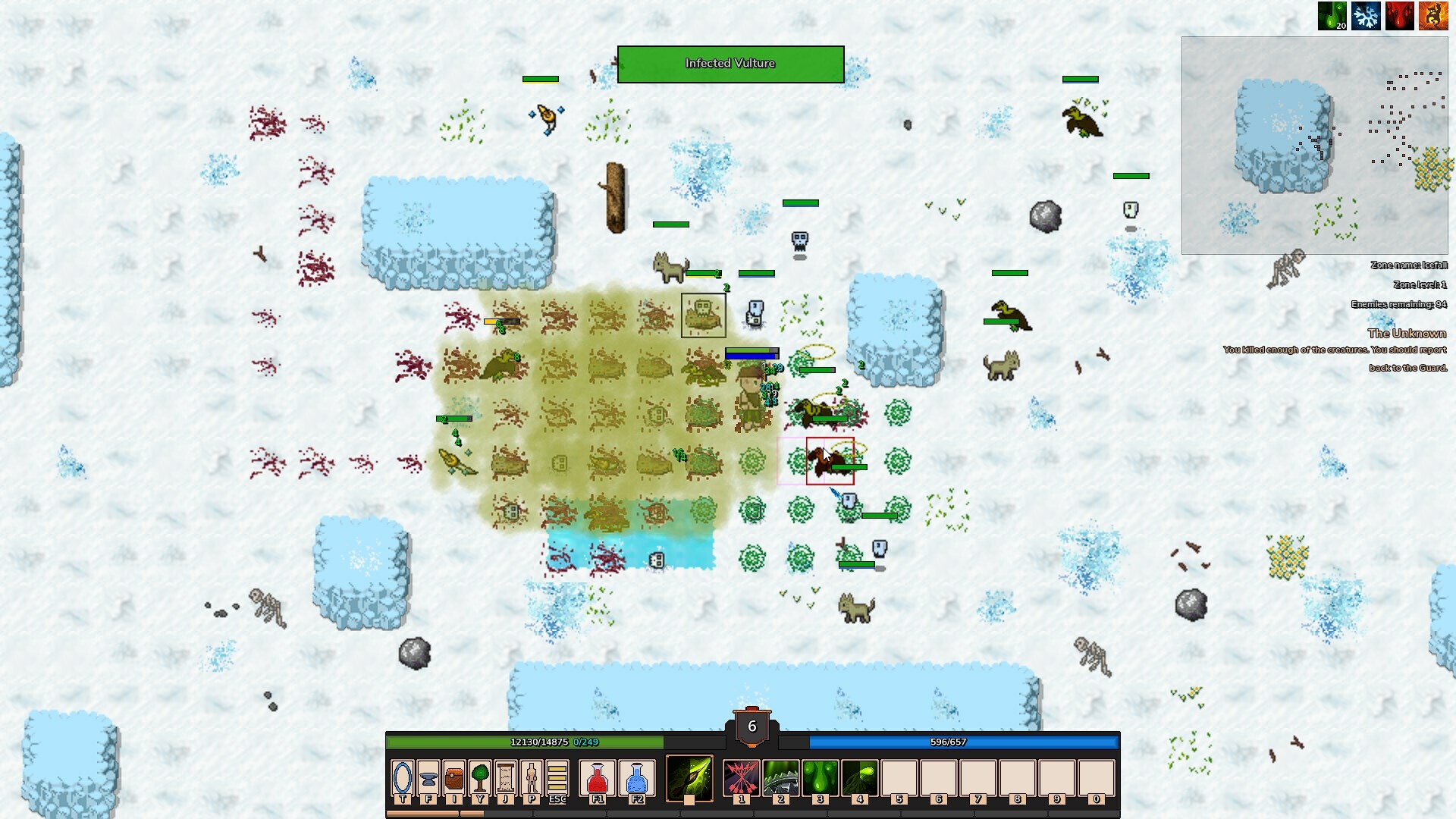Image resolution: width=1456 pixels, height=819 pixels.
Task: Drink the red health potion F1
Action: (598, 777)
